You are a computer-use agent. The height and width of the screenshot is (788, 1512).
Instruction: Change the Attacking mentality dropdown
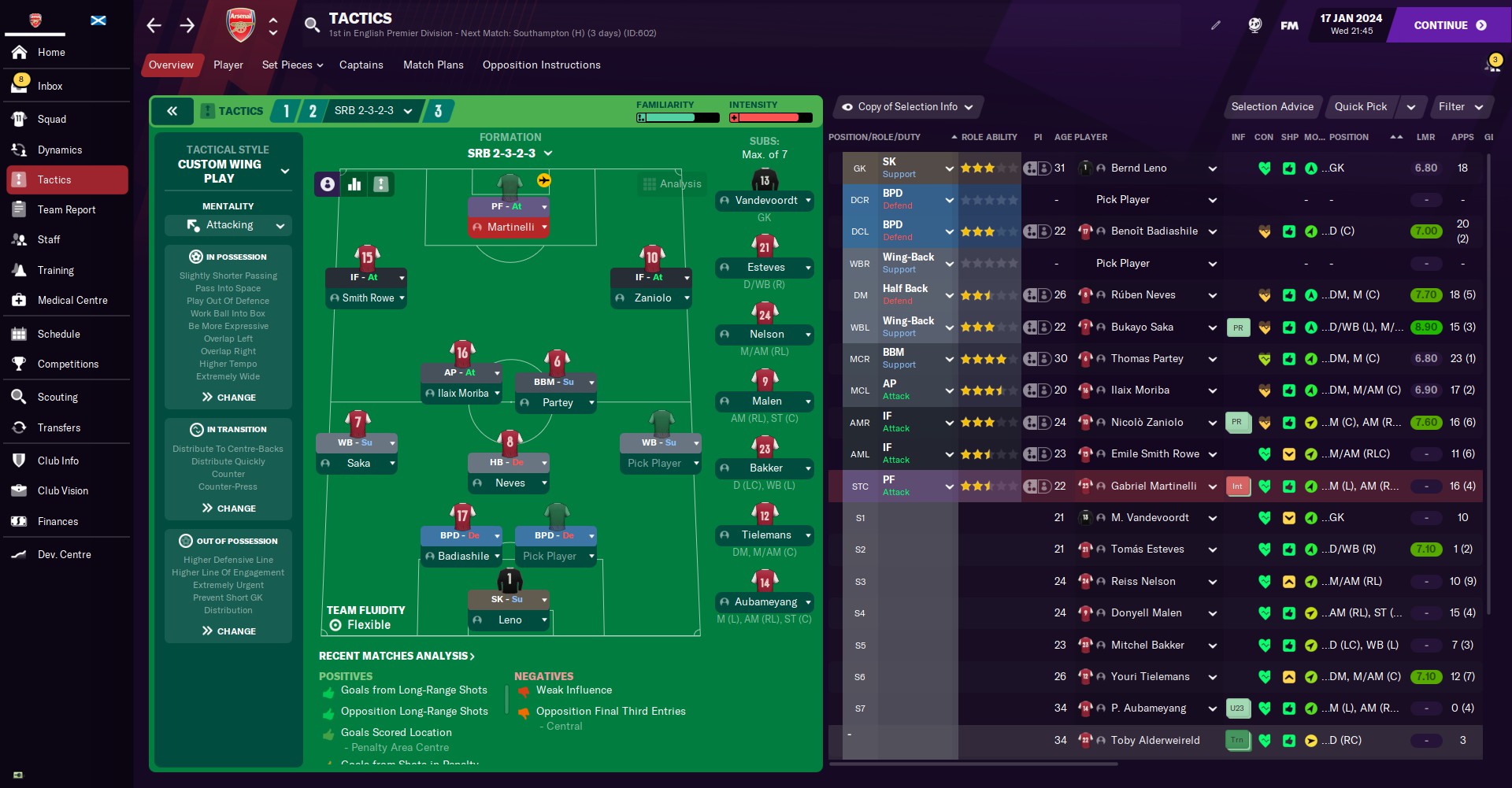(228, 225)
